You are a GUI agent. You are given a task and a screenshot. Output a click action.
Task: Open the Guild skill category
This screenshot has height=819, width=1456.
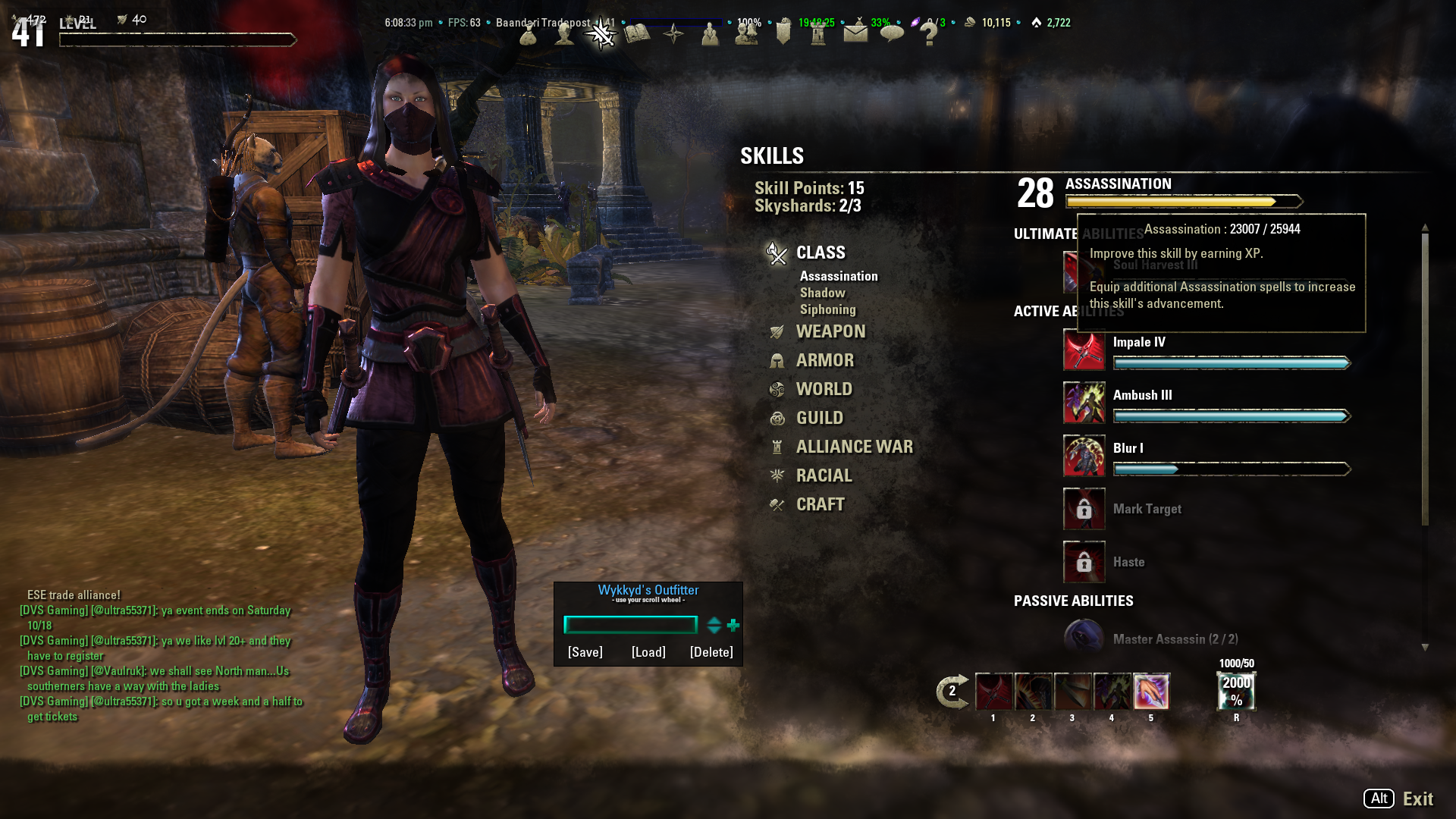pyautogui.click(x=819, y=418)
